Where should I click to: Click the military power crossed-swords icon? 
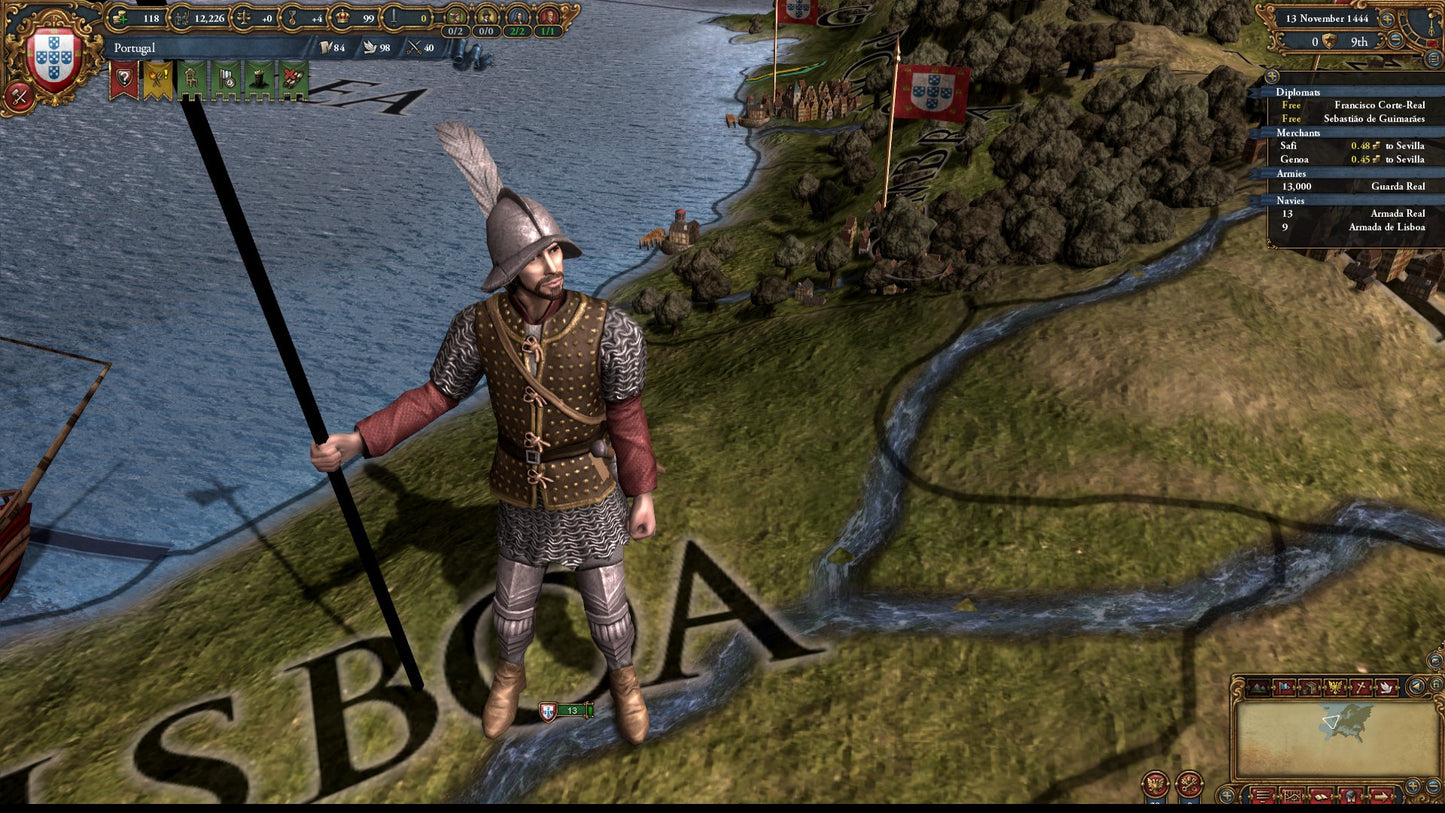tap(412, 46)
